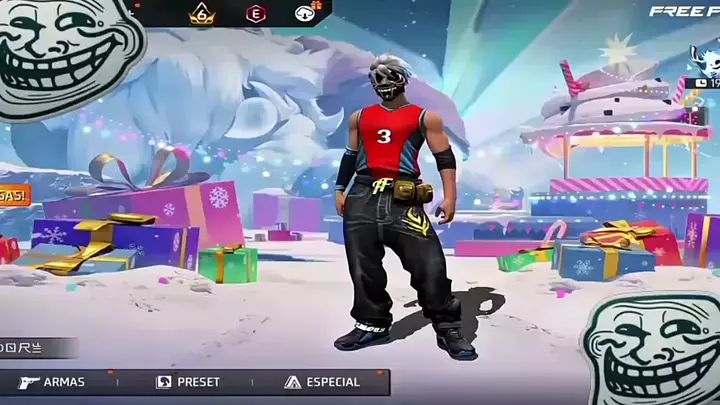The image size is (720, 405).
Task: Tap the orange promo banner on left edge
Action: (x=14, y=195)
